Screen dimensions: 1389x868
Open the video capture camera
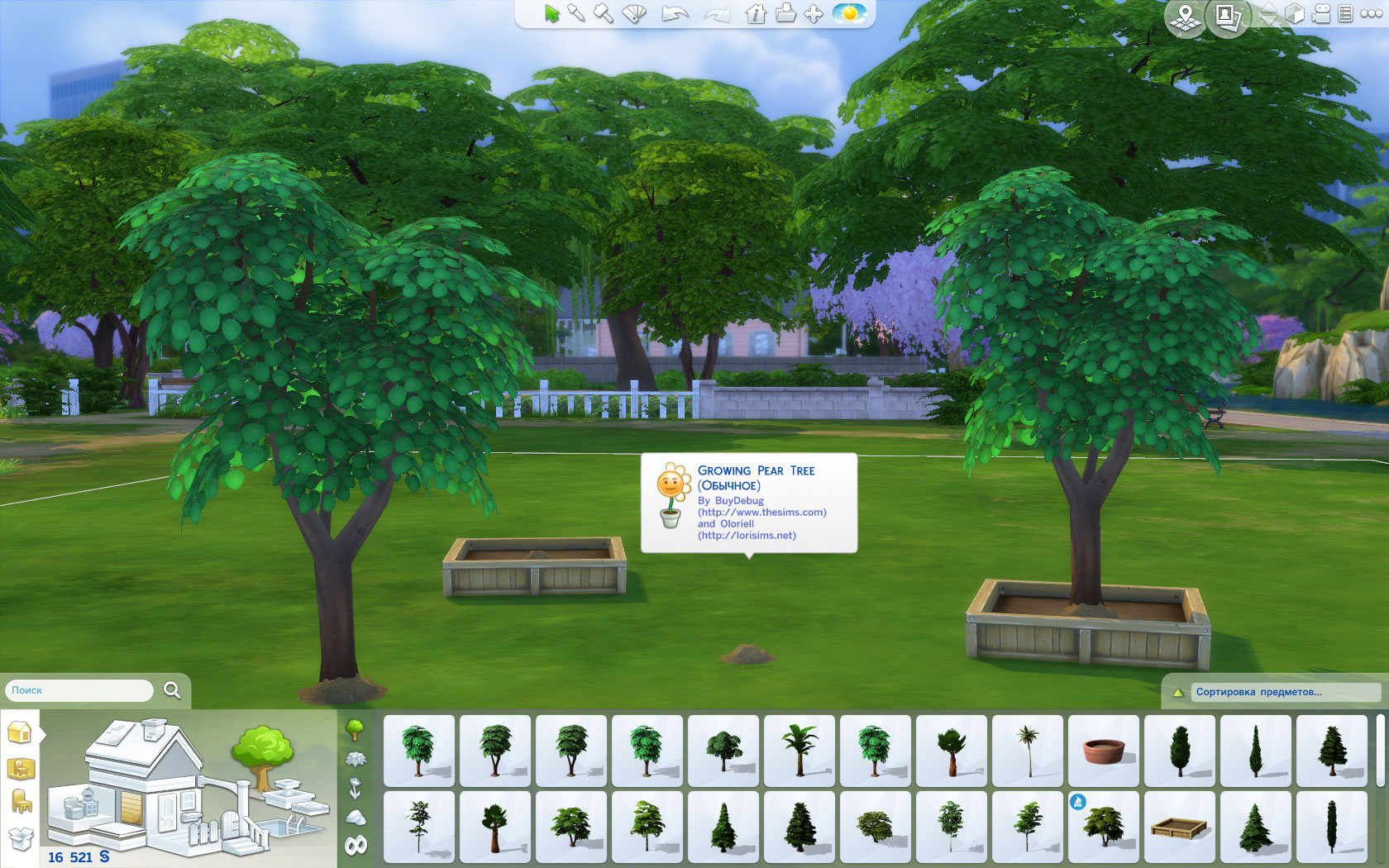click(1321, 14)
